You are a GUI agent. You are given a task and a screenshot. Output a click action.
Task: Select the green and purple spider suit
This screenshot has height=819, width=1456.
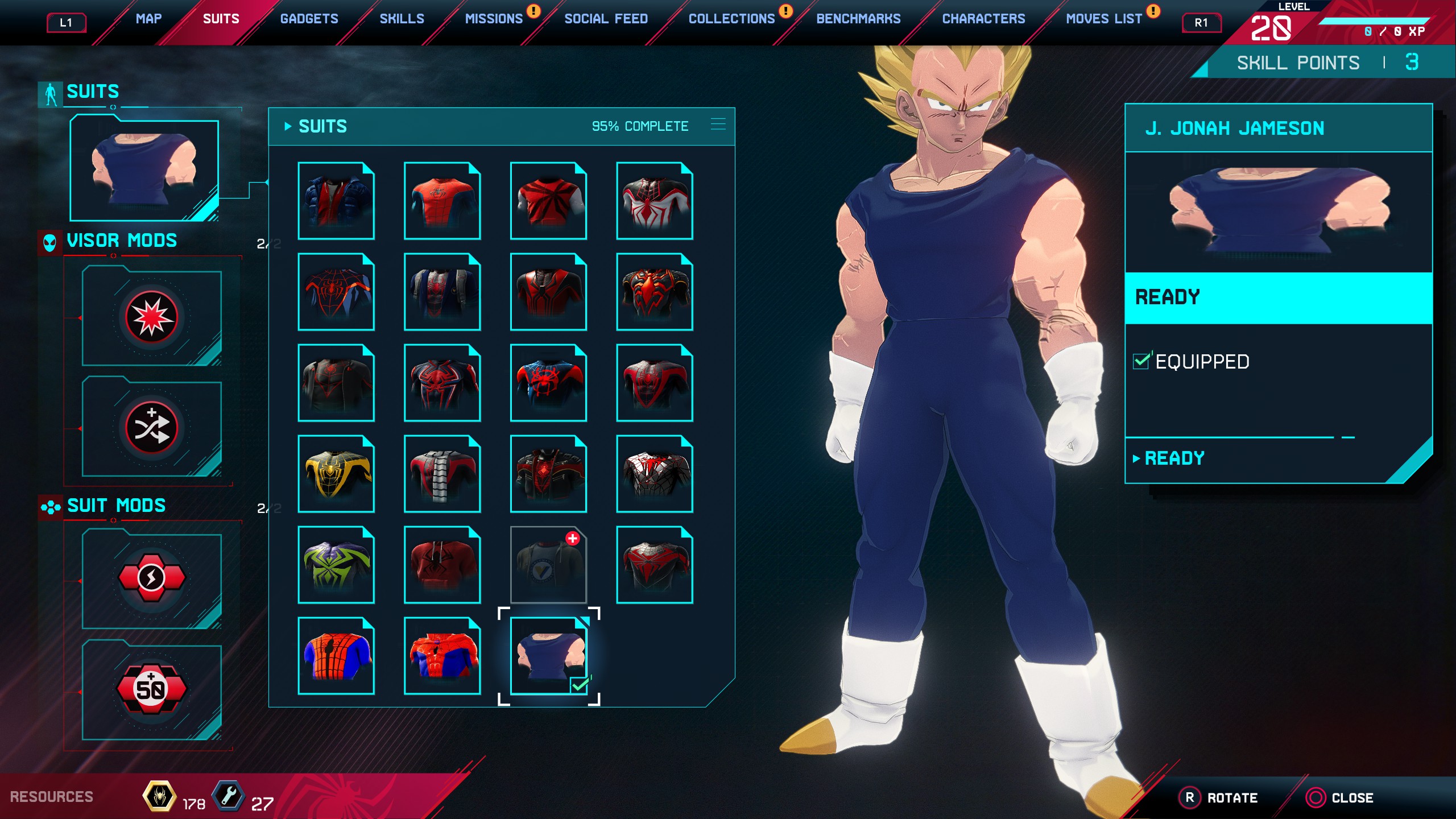(336, 565)
